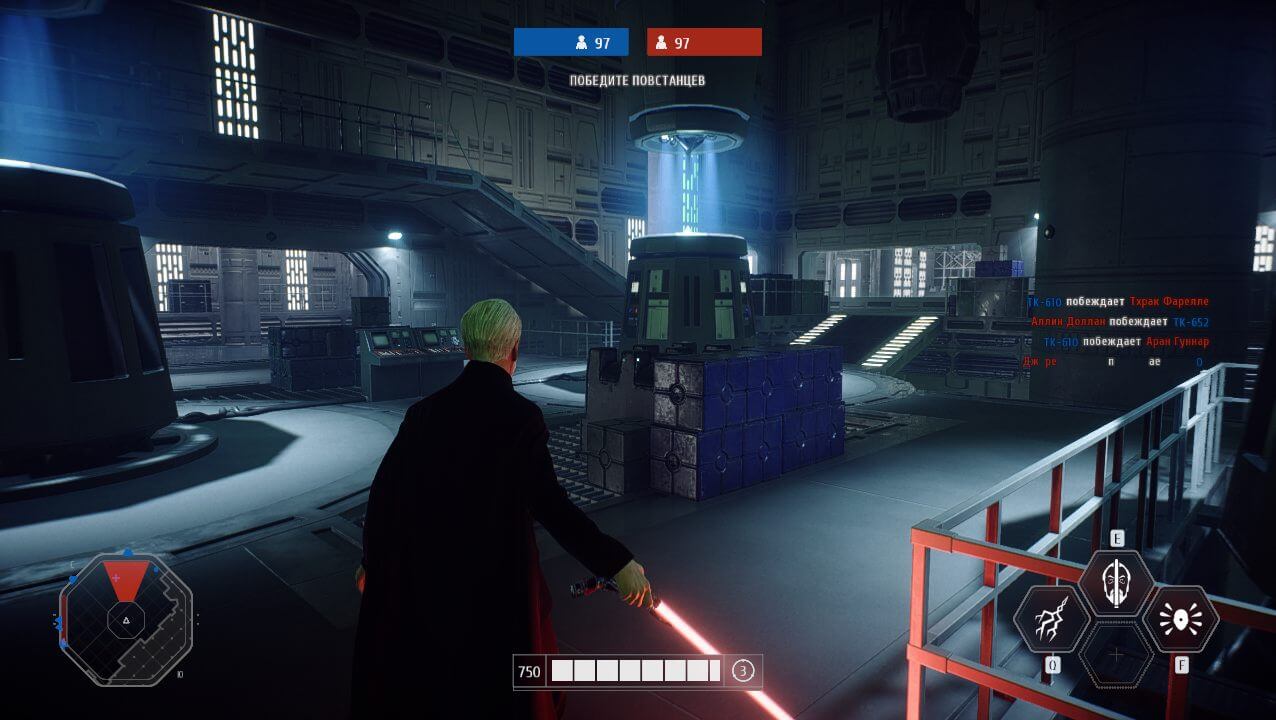This screenshot has width=1276, height=720.
Task: Click the octagonal minimap radar
Action: [x=126, y=619]
